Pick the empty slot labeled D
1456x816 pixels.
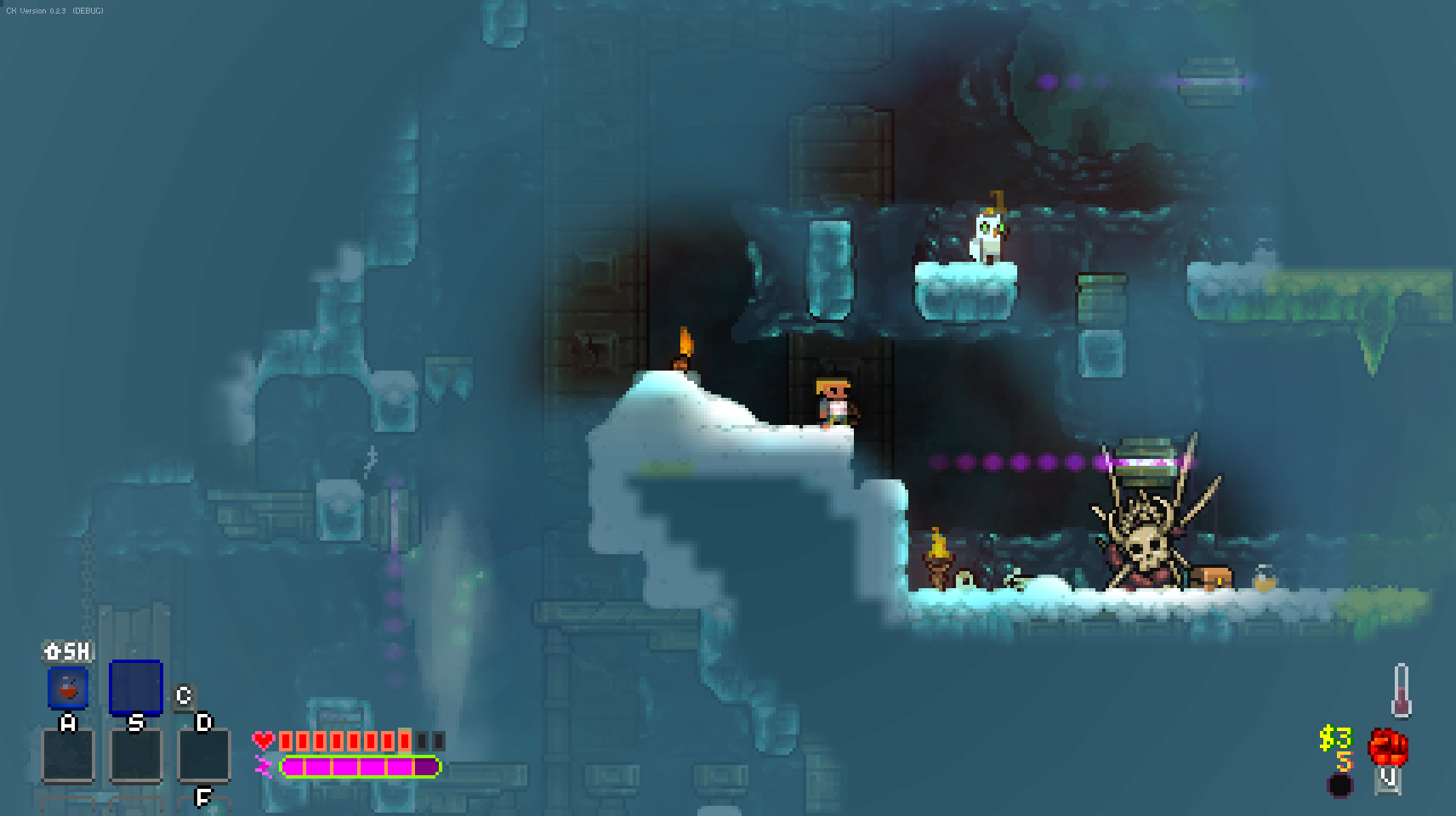tap(204, 755)
